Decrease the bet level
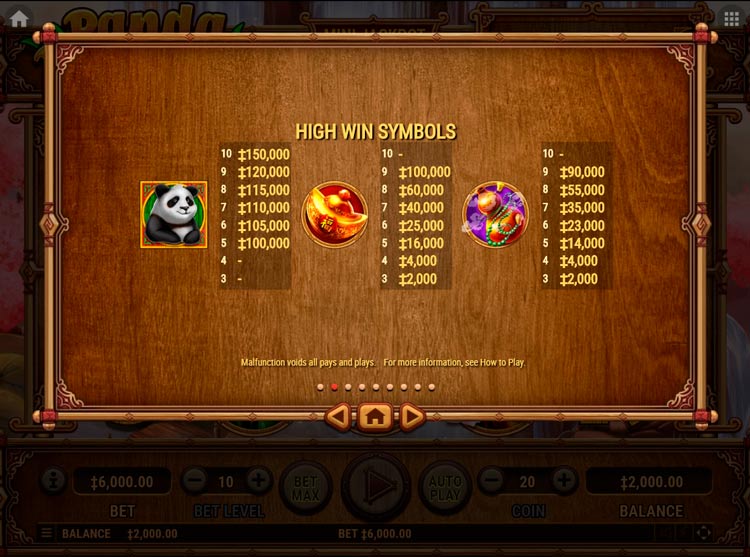This screenshot has width=750, height=557. point(194,481)
